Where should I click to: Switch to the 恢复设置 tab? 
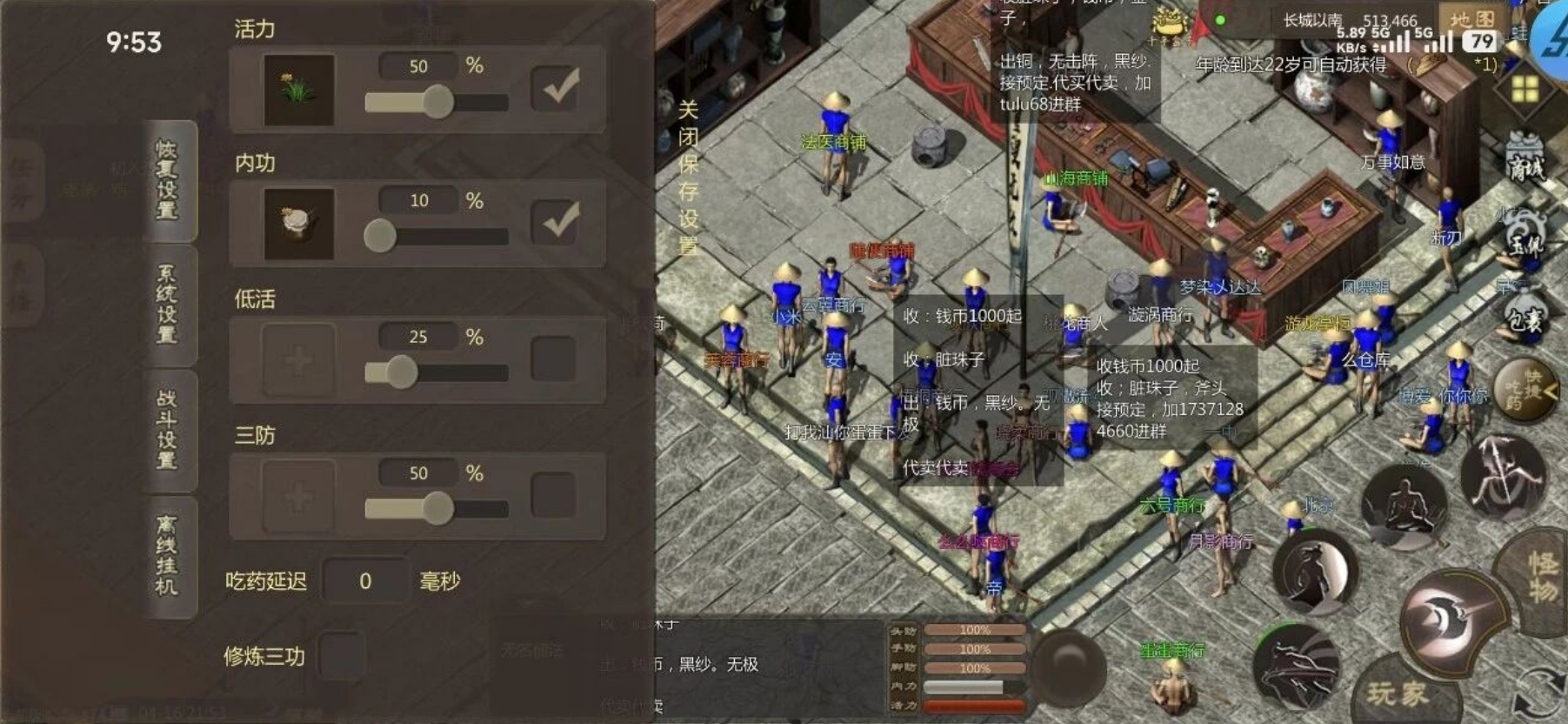(169, 180)
